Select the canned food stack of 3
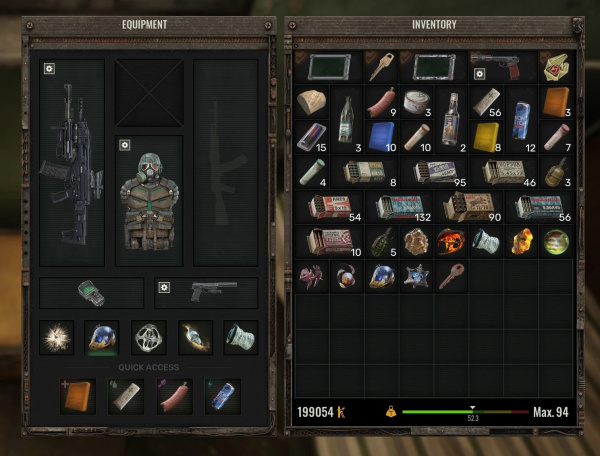600x456 pixels. (x=415, y=102)
